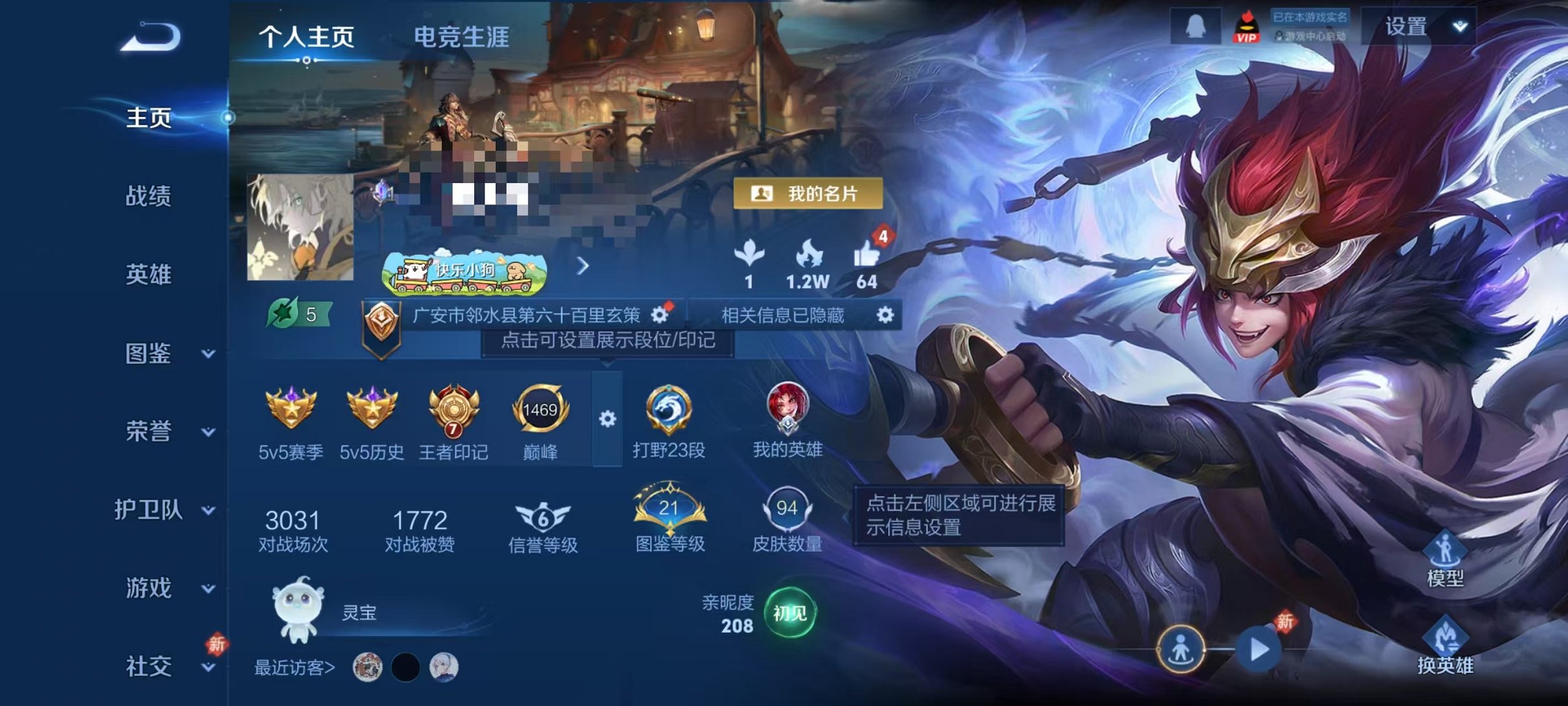The width and height of the screenshot is (1568, 706).
Task: Toggle the gear next to 巅峰 badge row
Action: coord(607,420)
